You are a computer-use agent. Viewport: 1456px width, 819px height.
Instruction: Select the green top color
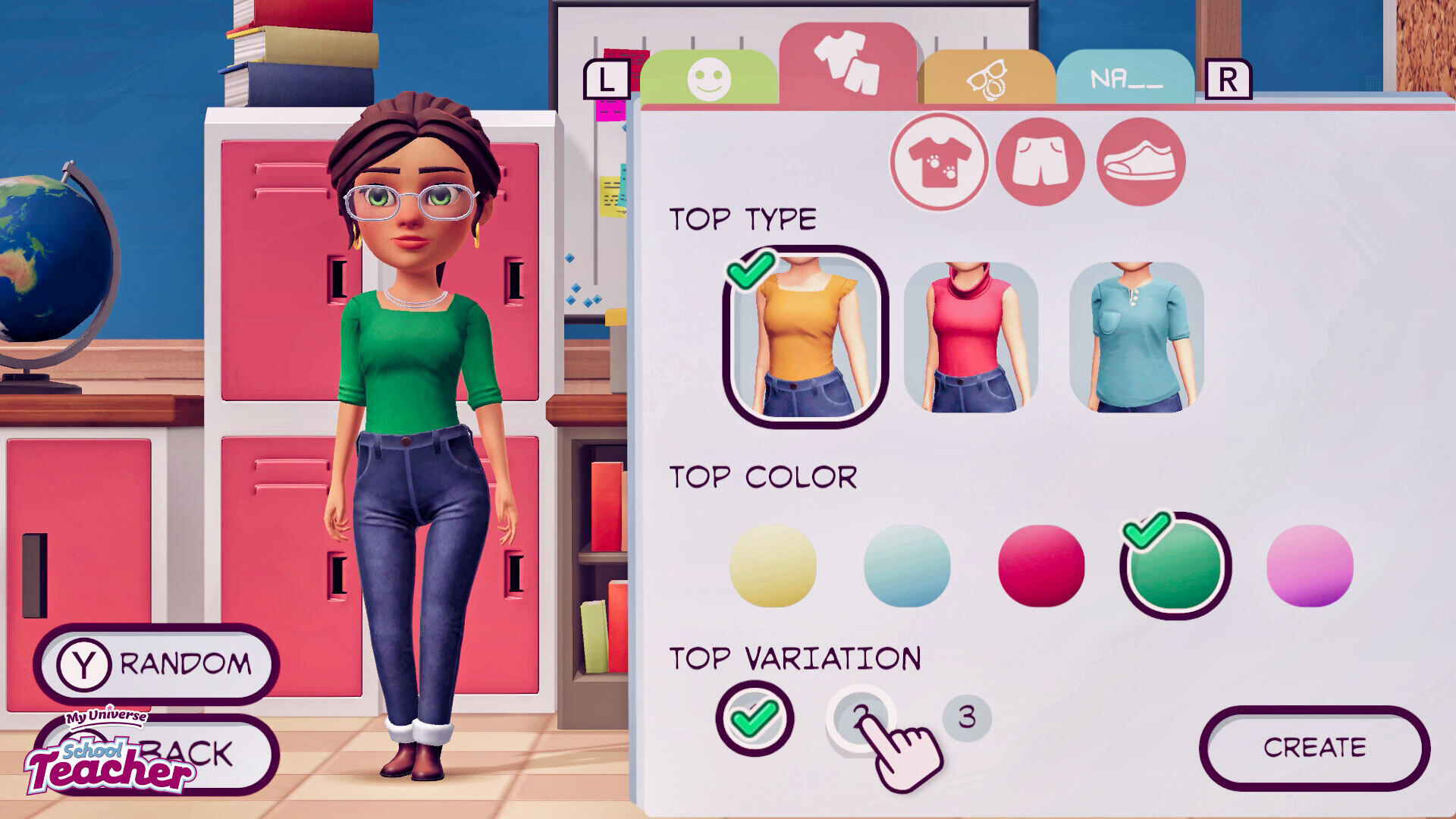point(1175,566)
